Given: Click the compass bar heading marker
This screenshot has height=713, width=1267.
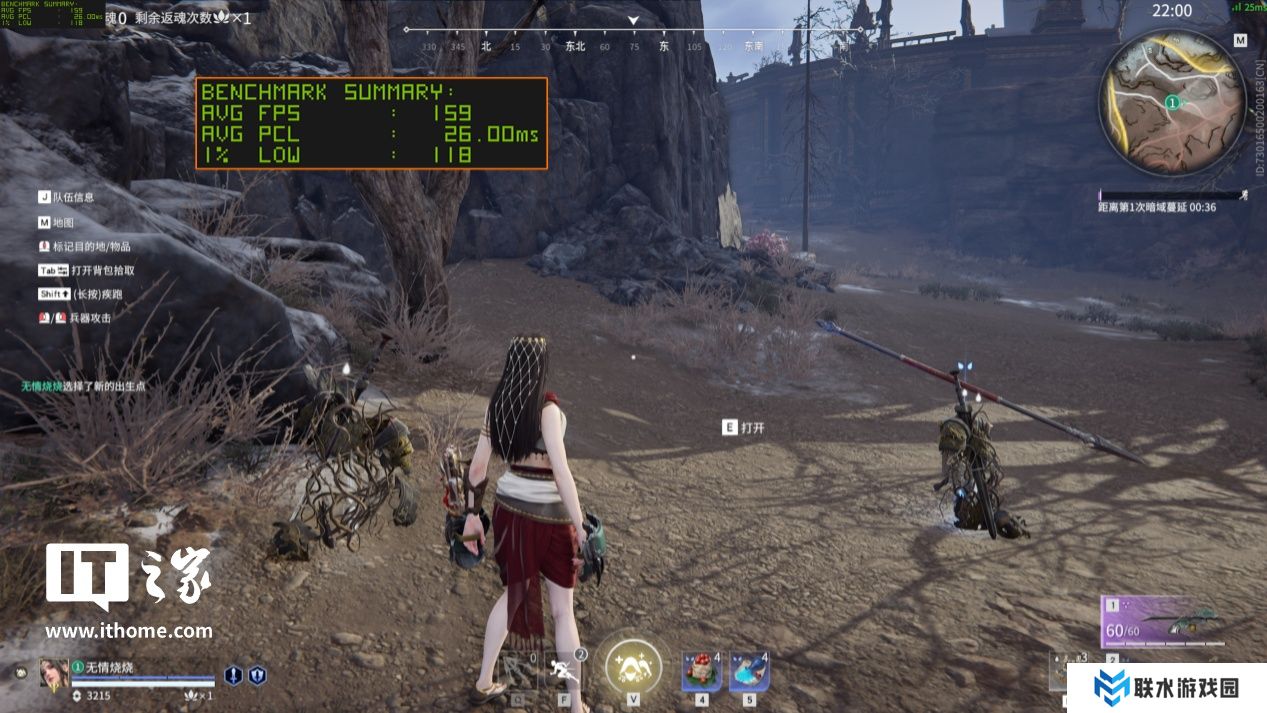Looking at the screenshot, I should 633,20.
